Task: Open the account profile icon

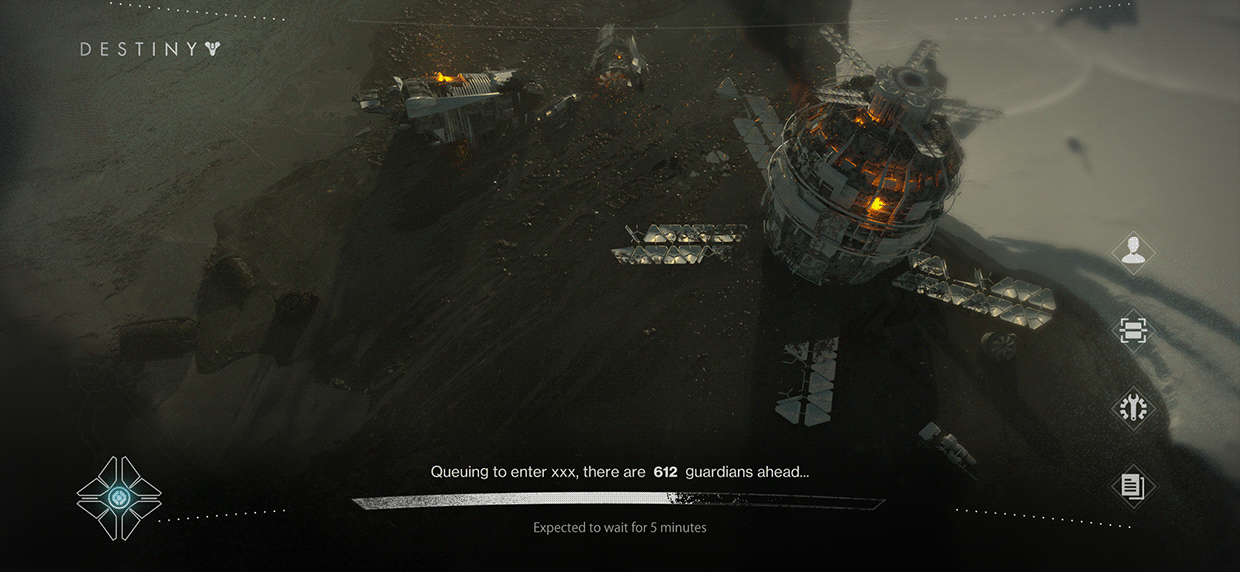Action: tap(1132, 252)
